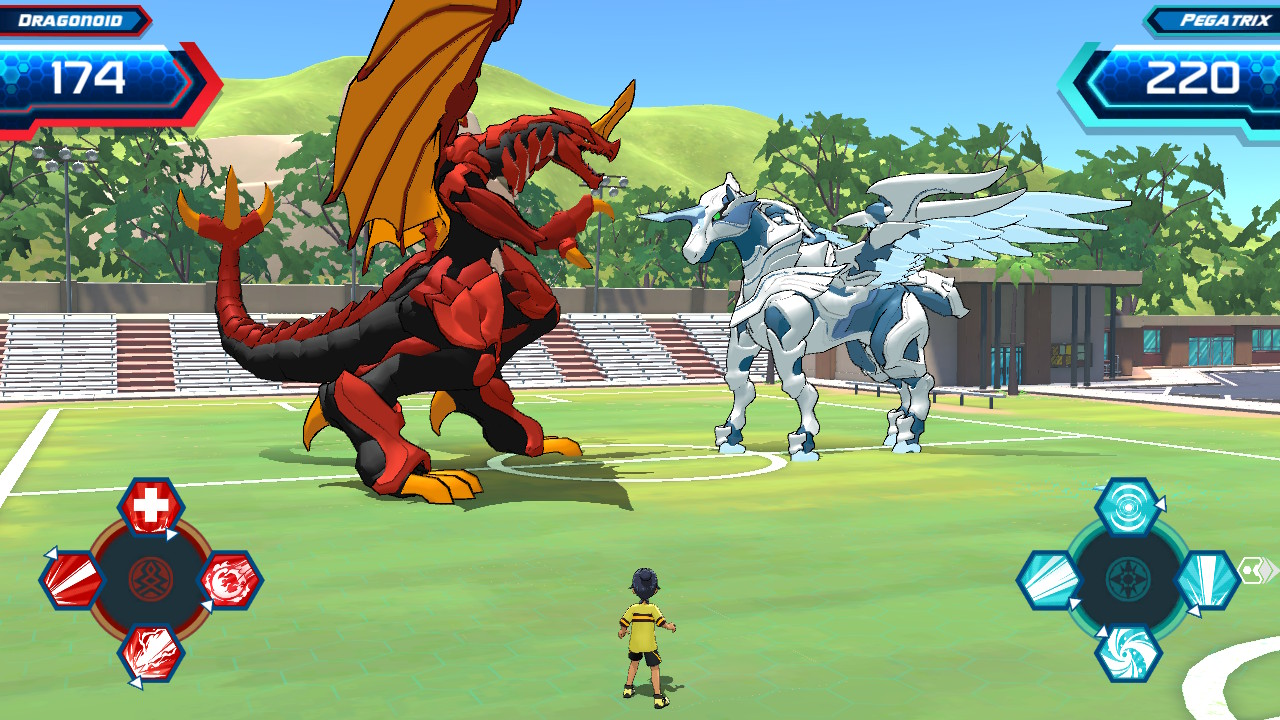This screenshot has width=1280, height=720.
Task: Use the red healing cross ability
Action: [x=151, y=508]
